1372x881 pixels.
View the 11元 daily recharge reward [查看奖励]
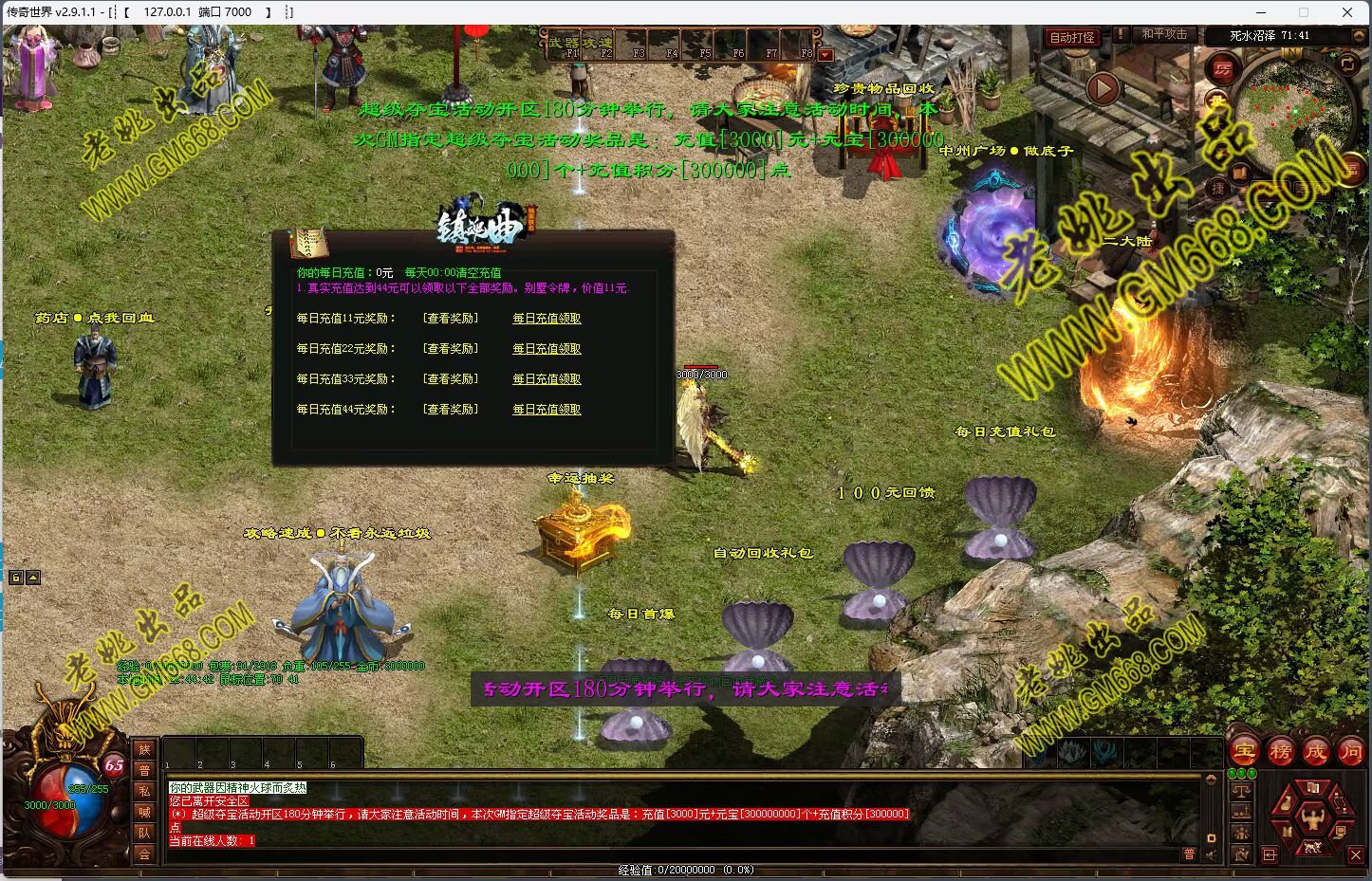(x=451, y=319)
